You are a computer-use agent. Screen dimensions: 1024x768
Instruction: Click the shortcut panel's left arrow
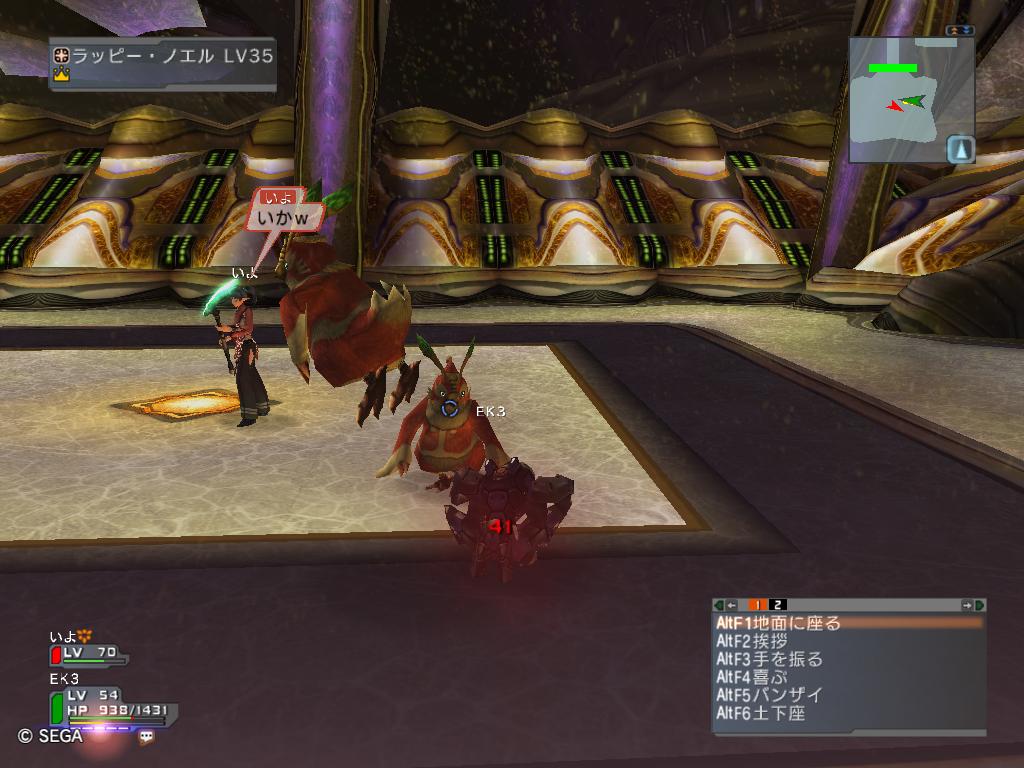point(732,605)
